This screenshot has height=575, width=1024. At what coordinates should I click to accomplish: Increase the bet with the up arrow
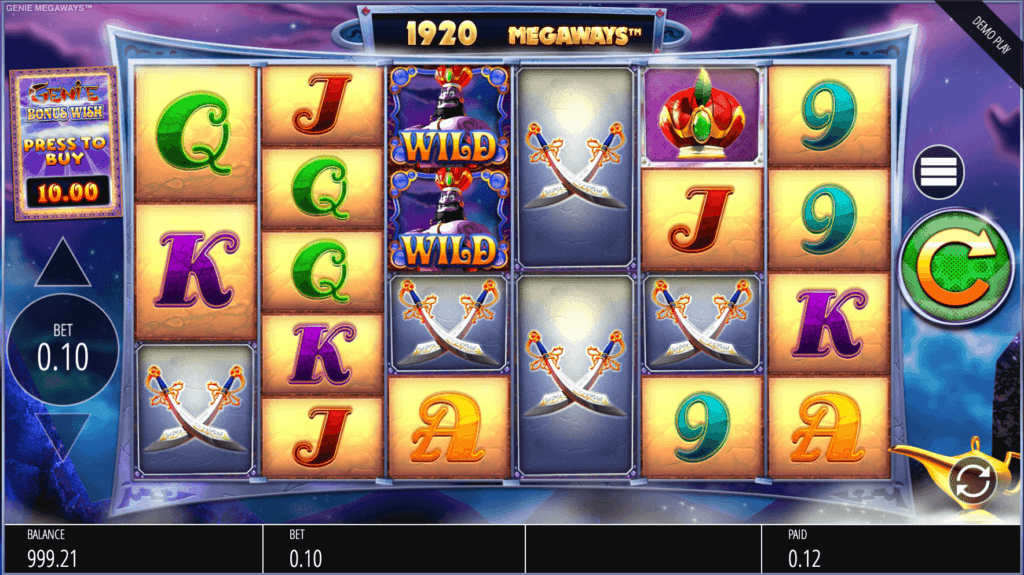click(x=63, y=265)
